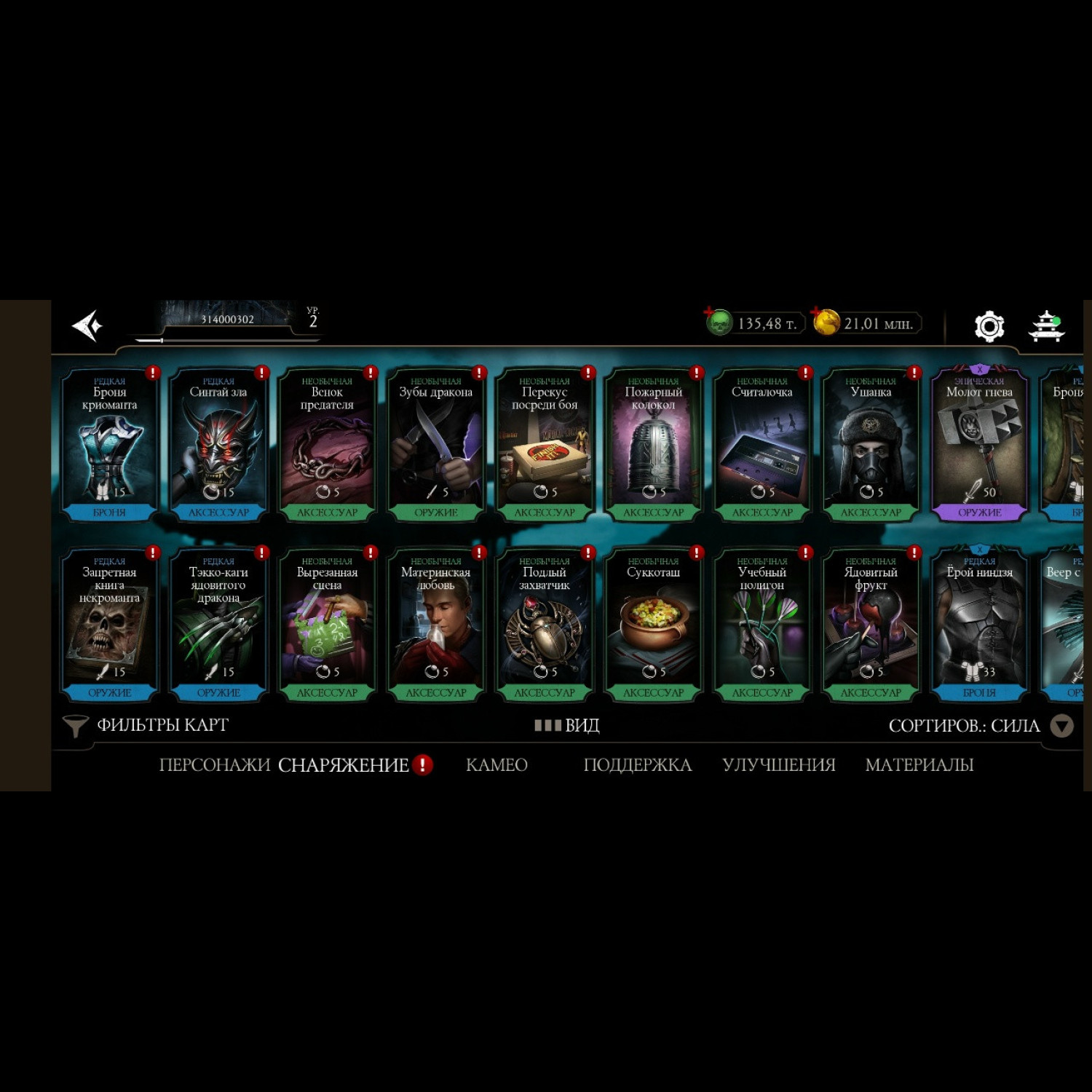Switch to the КАМЕО tab
Image resolution: width=1092 pixels, height=1092 pixels.
496,764
